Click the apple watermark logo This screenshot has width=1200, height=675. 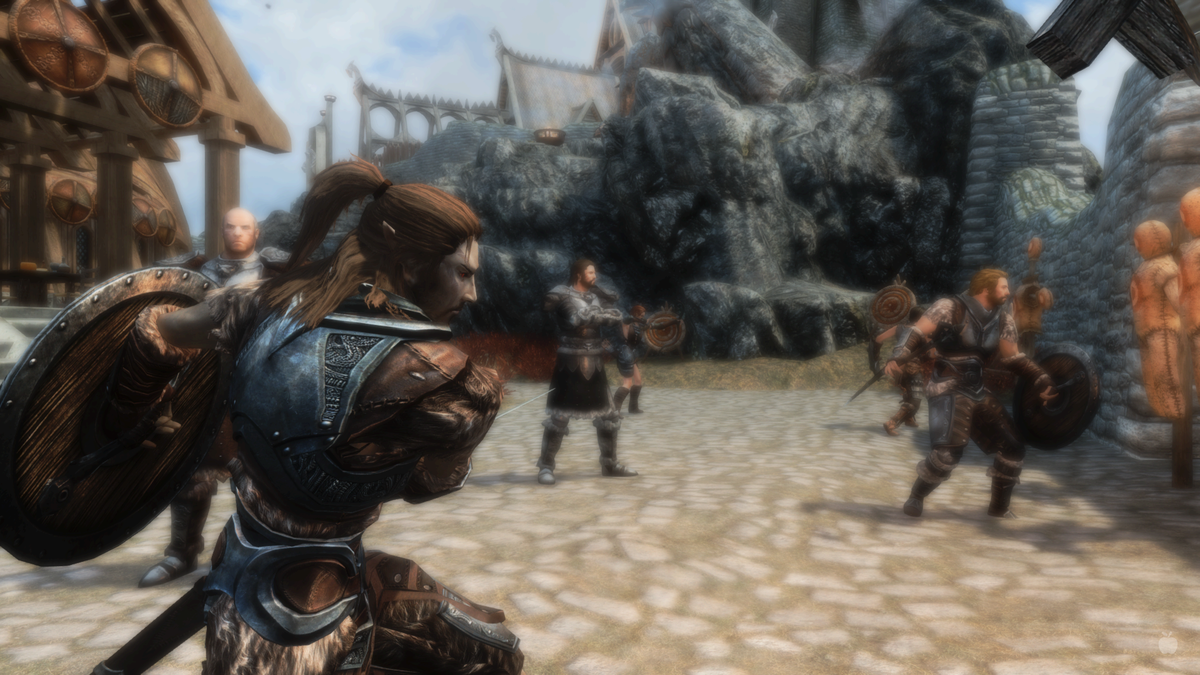click(1167, 646)
